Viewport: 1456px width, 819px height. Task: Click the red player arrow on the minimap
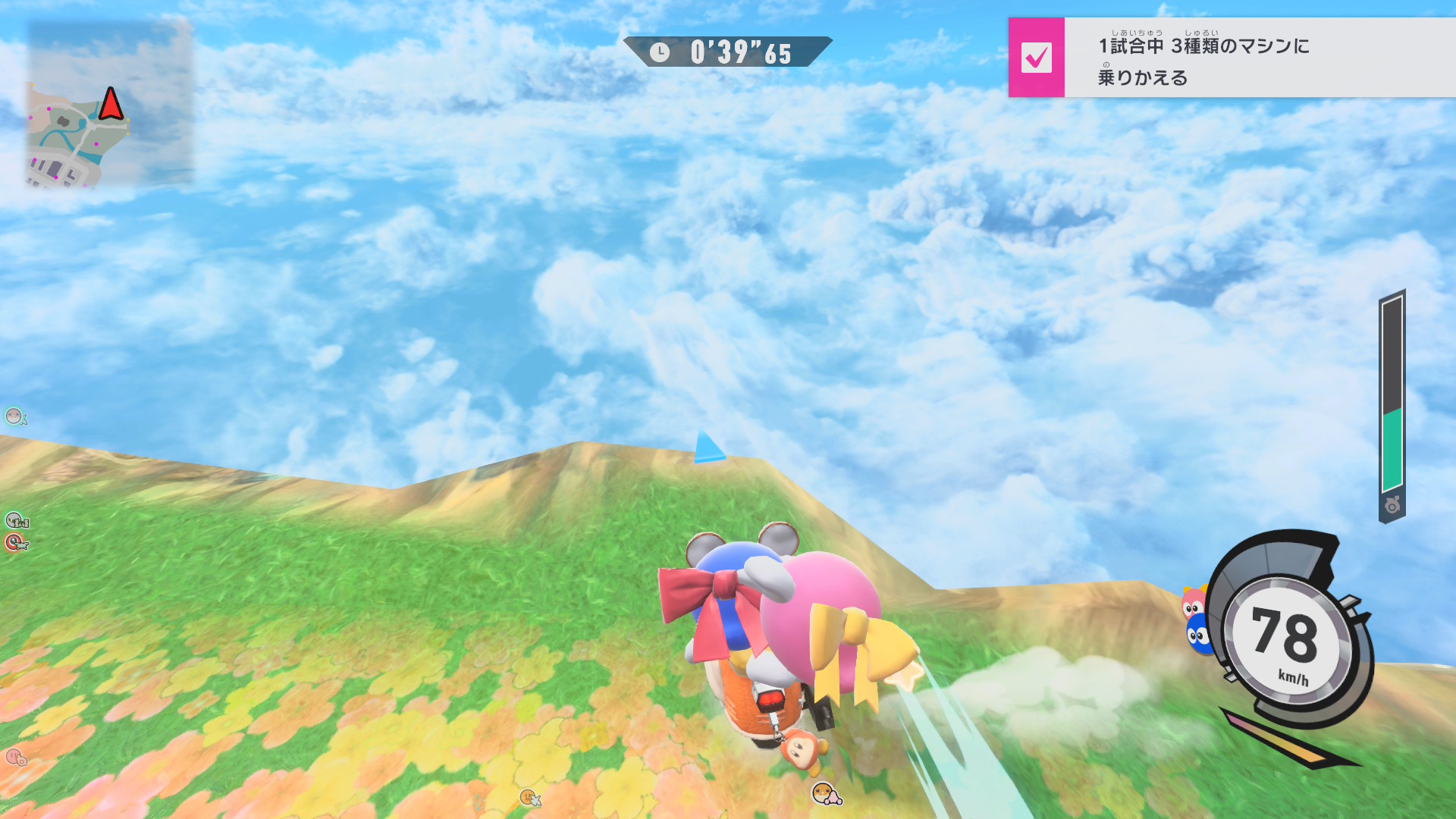[111, 105]
